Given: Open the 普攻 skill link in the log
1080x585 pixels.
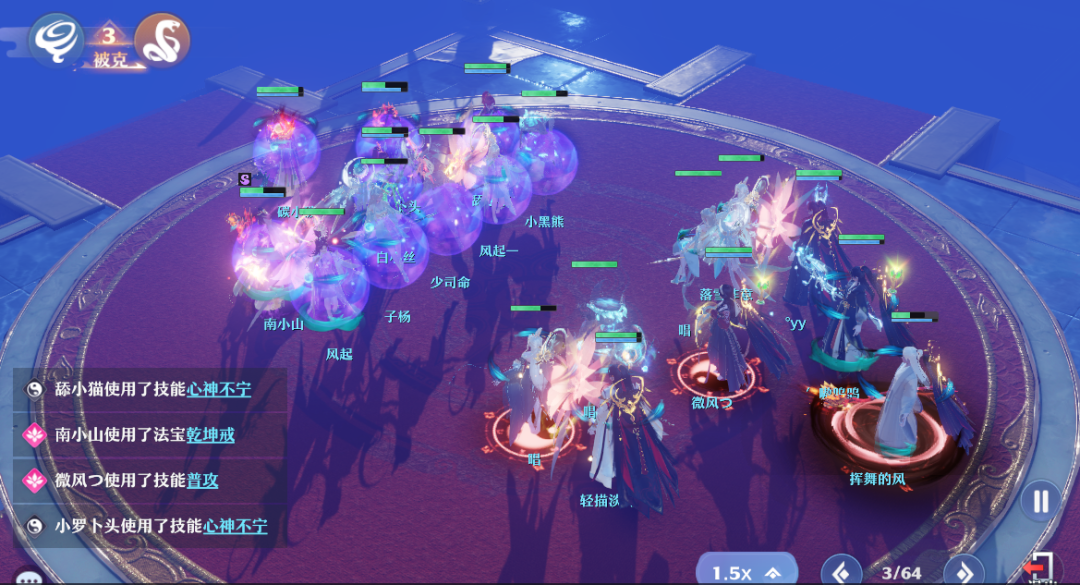Looking at the screenshot, I should tap(203, 481).
